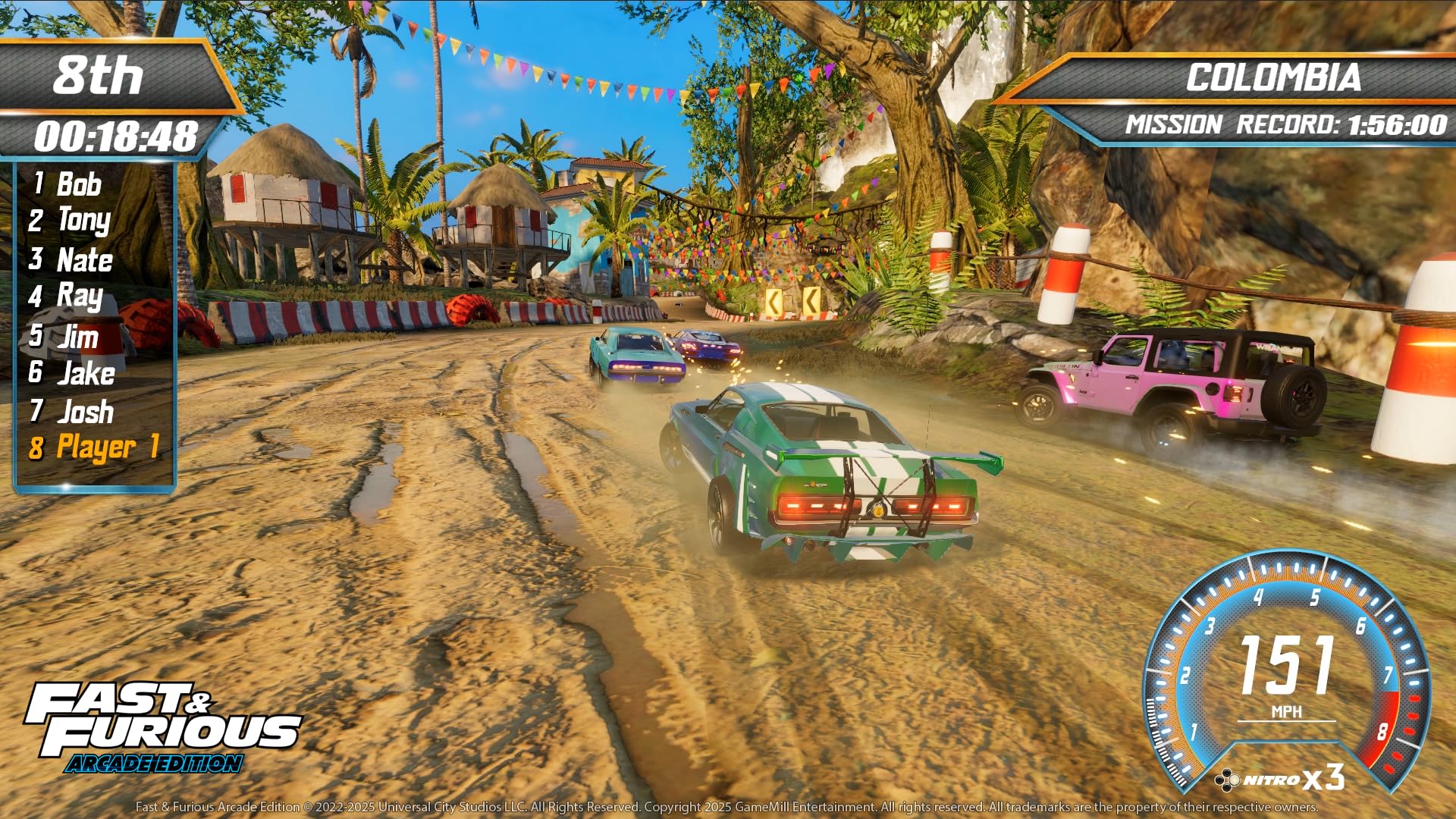Collapse the COLOMBIA info banner
The width and height of the screenshot is (1456, 819).
pyautogui.click(x=1274, y=77)
